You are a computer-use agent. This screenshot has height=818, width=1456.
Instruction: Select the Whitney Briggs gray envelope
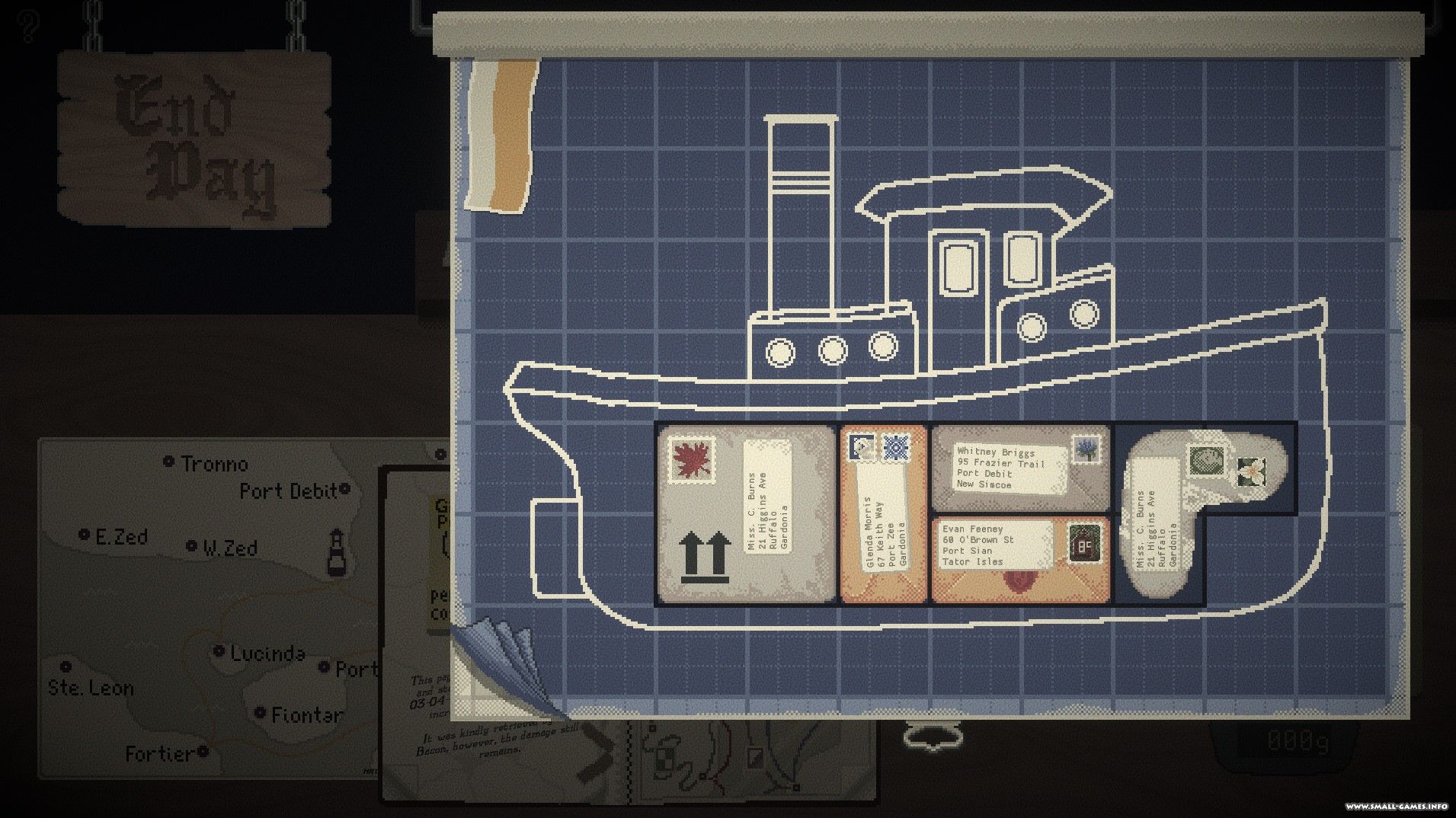click(x=1021, y=468)
